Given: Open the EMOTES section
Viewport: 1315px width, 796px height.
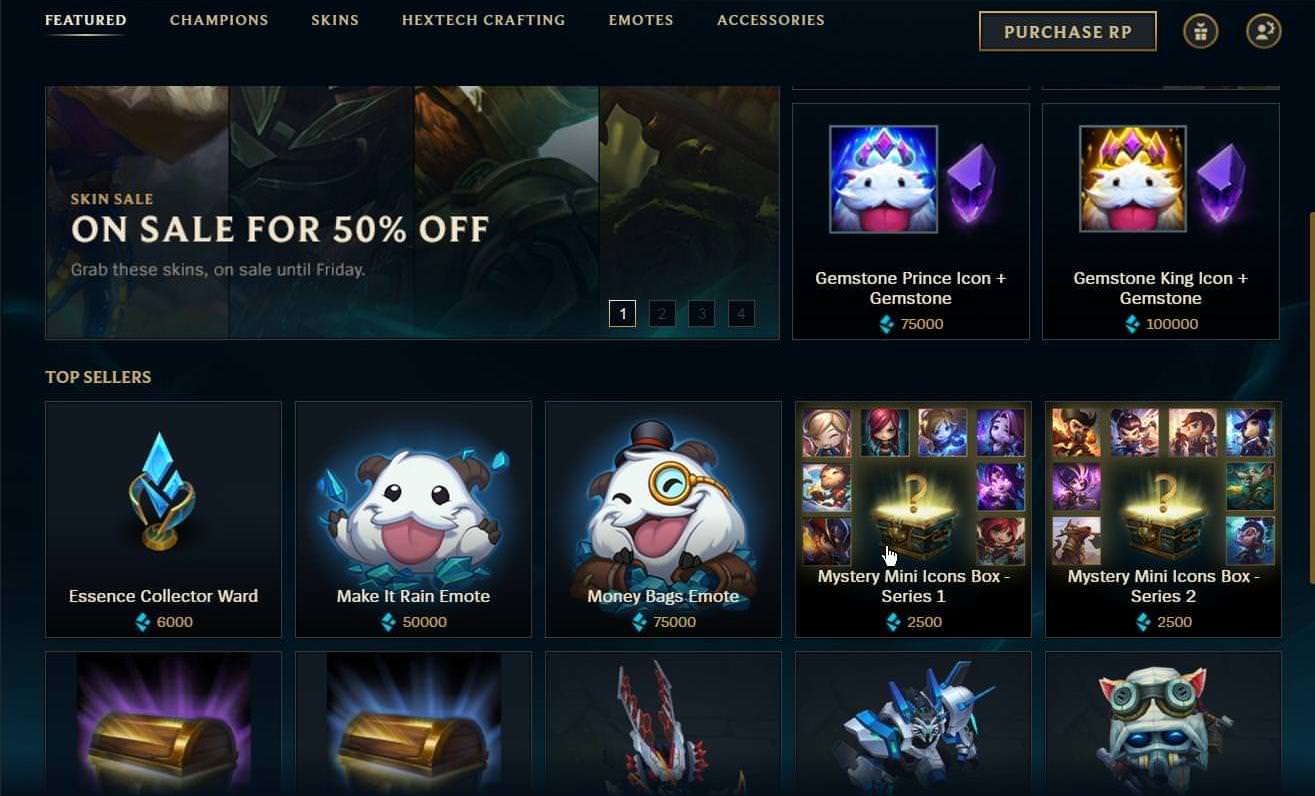Looking at the screenshot, I should click(x=640, y=20).
